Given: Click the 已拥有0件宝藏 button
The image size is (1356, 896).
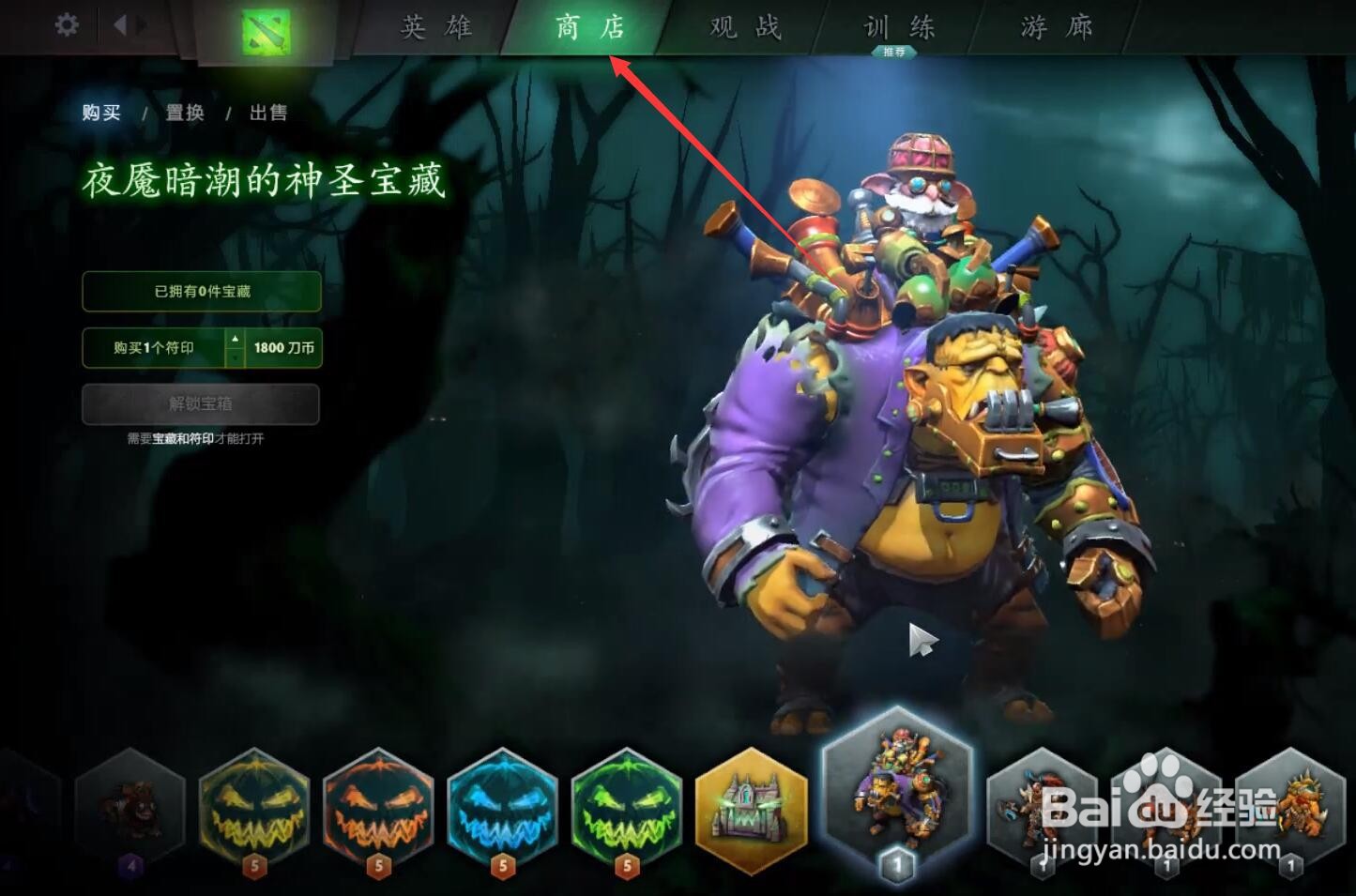Looking at the screenshot, I should click(202, 291).
